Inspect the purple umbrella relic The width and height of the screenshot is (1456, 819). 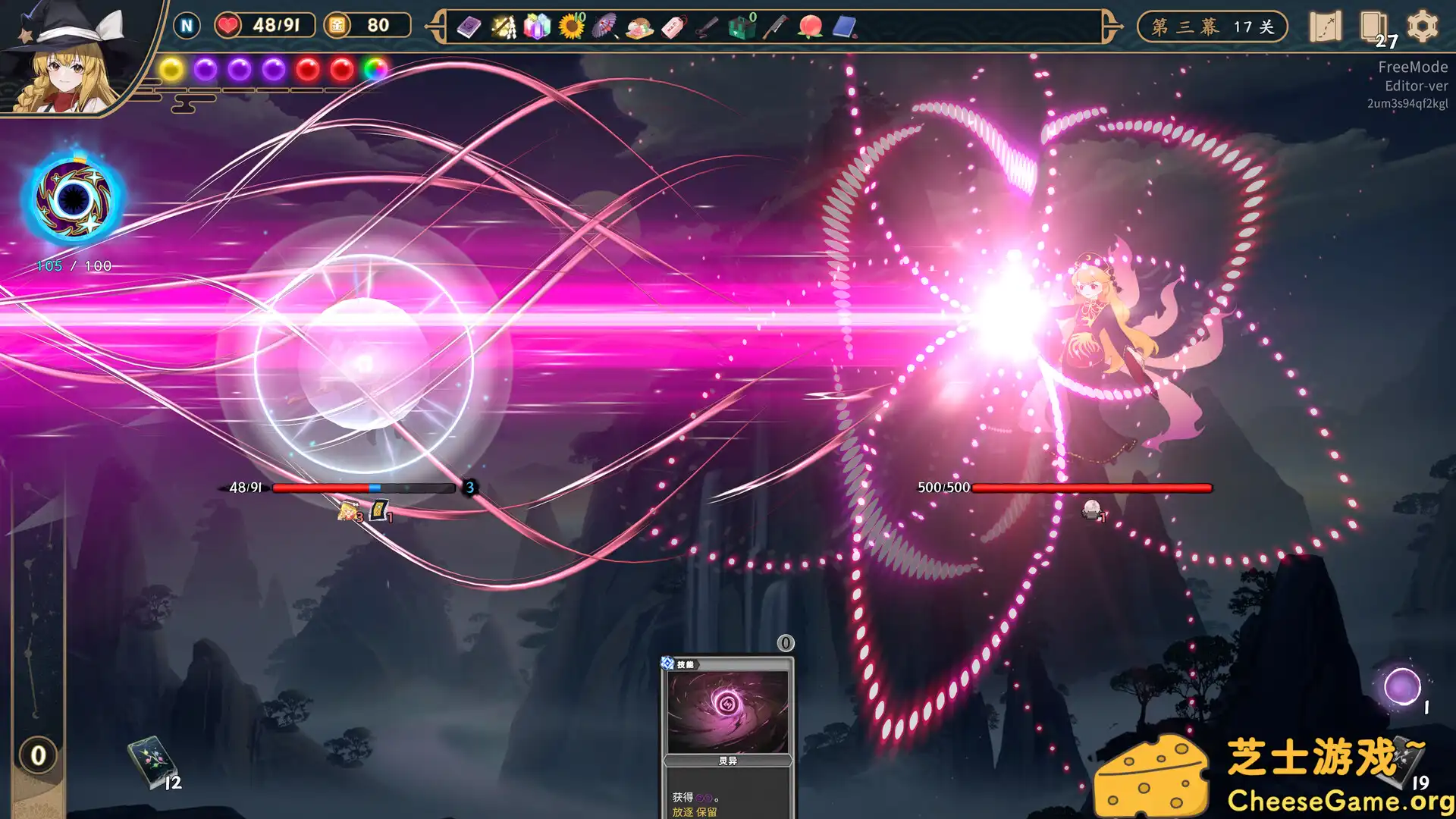(604, 27)
